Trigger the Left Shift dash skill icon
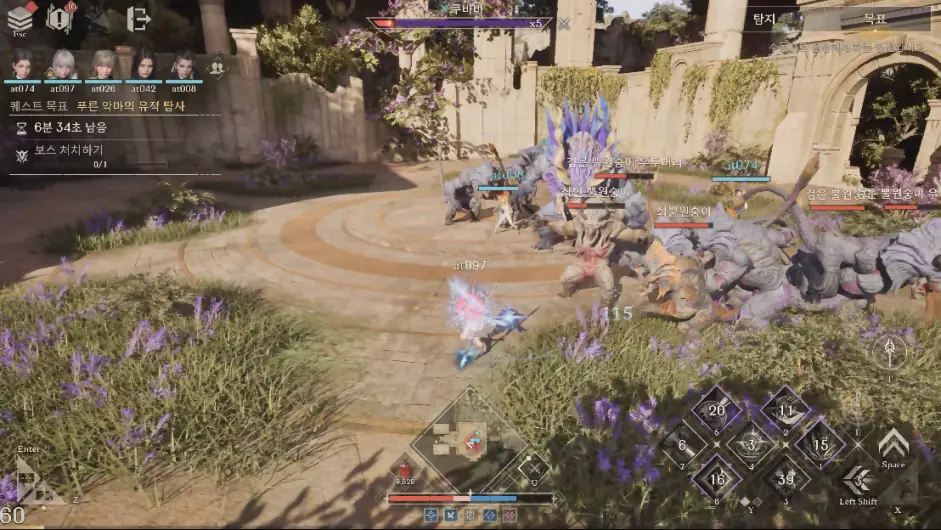Screen dimensions: 941x530 pyautogui.click(x=858, y=479)
